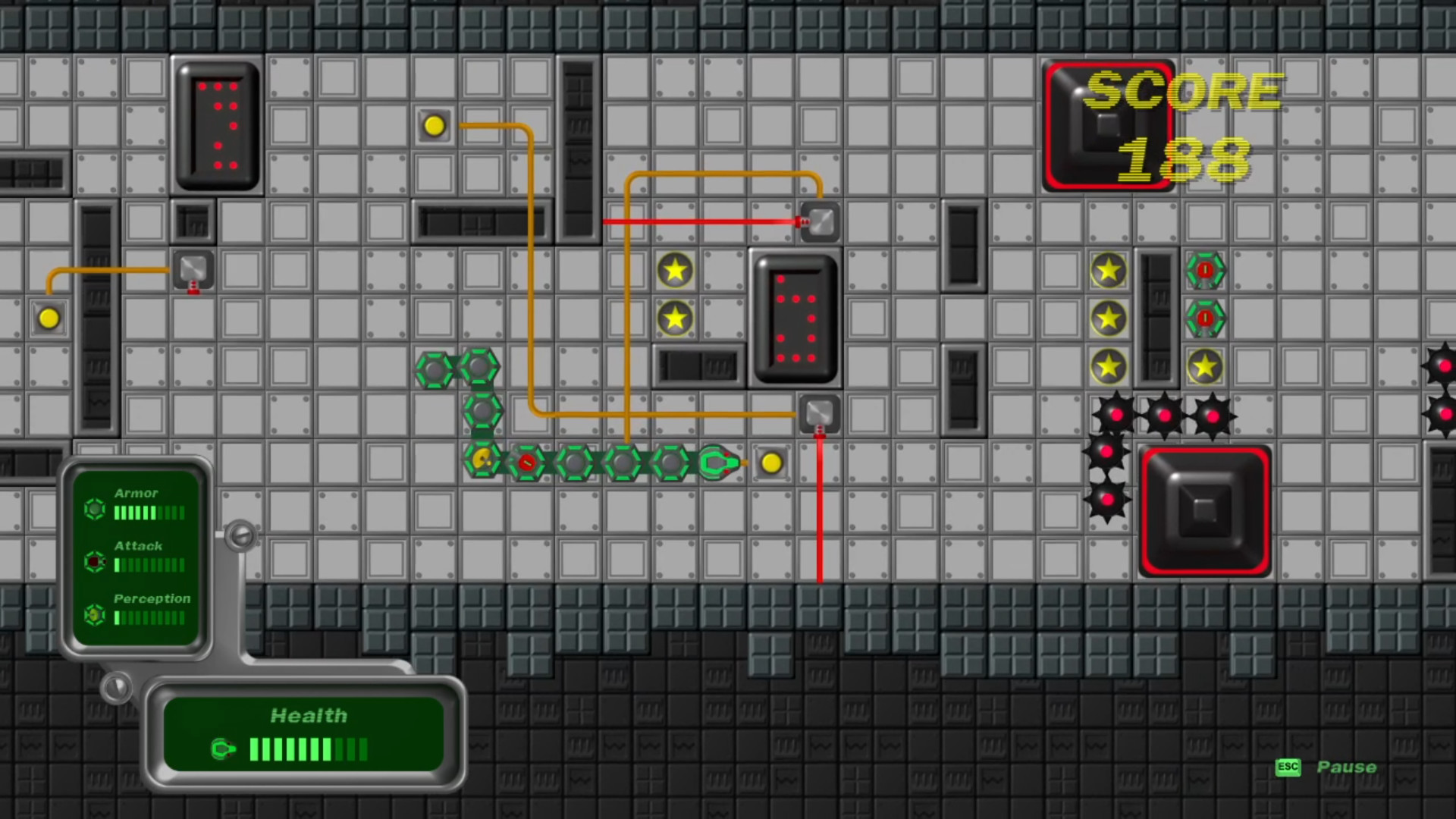Toggle the switch below the center keypad display
The width and height of the screenshot is (1456, 819).
[818, 413]
